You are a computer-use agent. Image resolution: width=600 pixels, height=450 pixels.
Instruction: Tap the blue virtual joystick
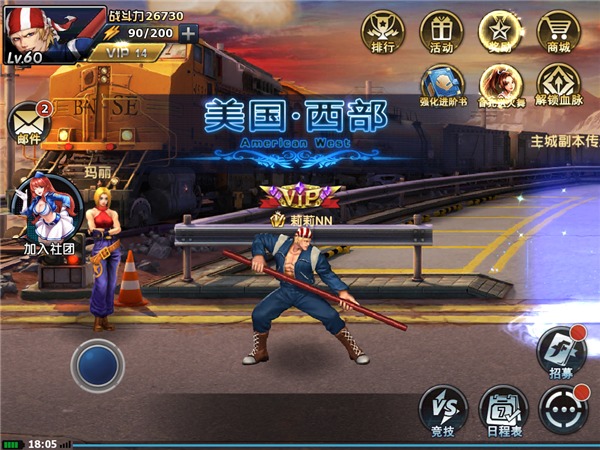(97, 365)
